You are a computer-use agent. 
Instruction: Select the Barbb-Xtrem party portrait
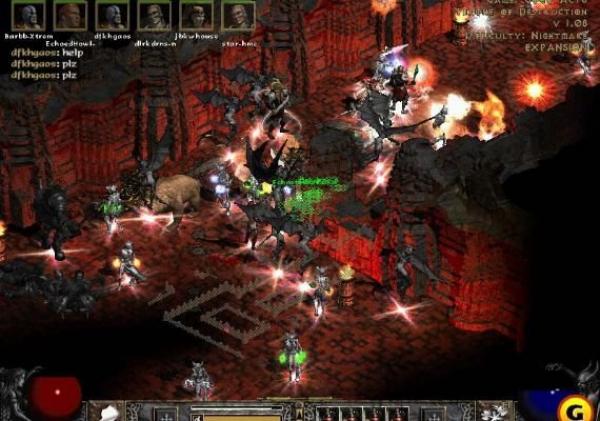tap(28, 16)
